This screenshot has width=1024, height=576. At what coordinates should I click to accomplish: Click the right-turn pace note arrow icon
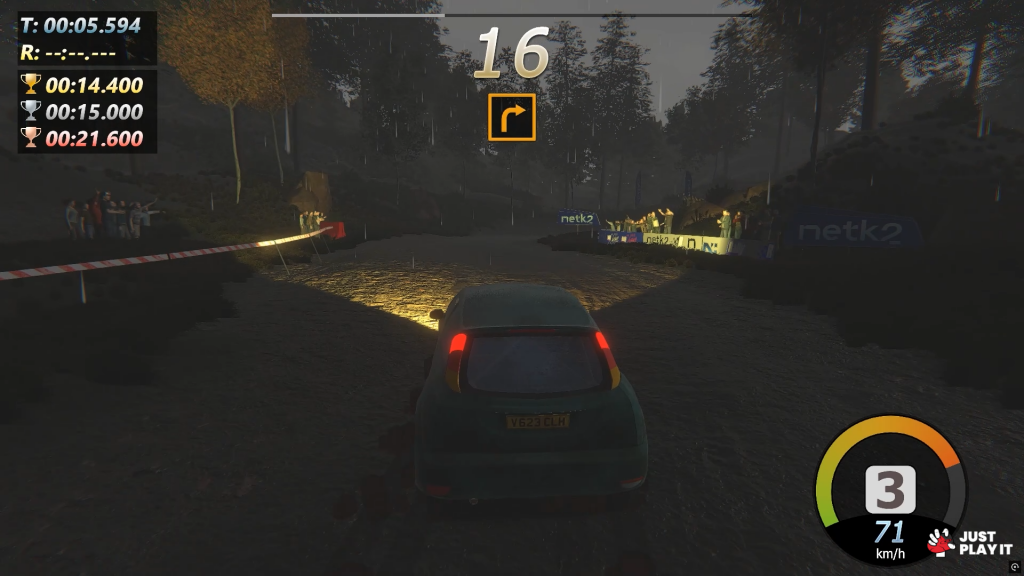pos(512,117)
